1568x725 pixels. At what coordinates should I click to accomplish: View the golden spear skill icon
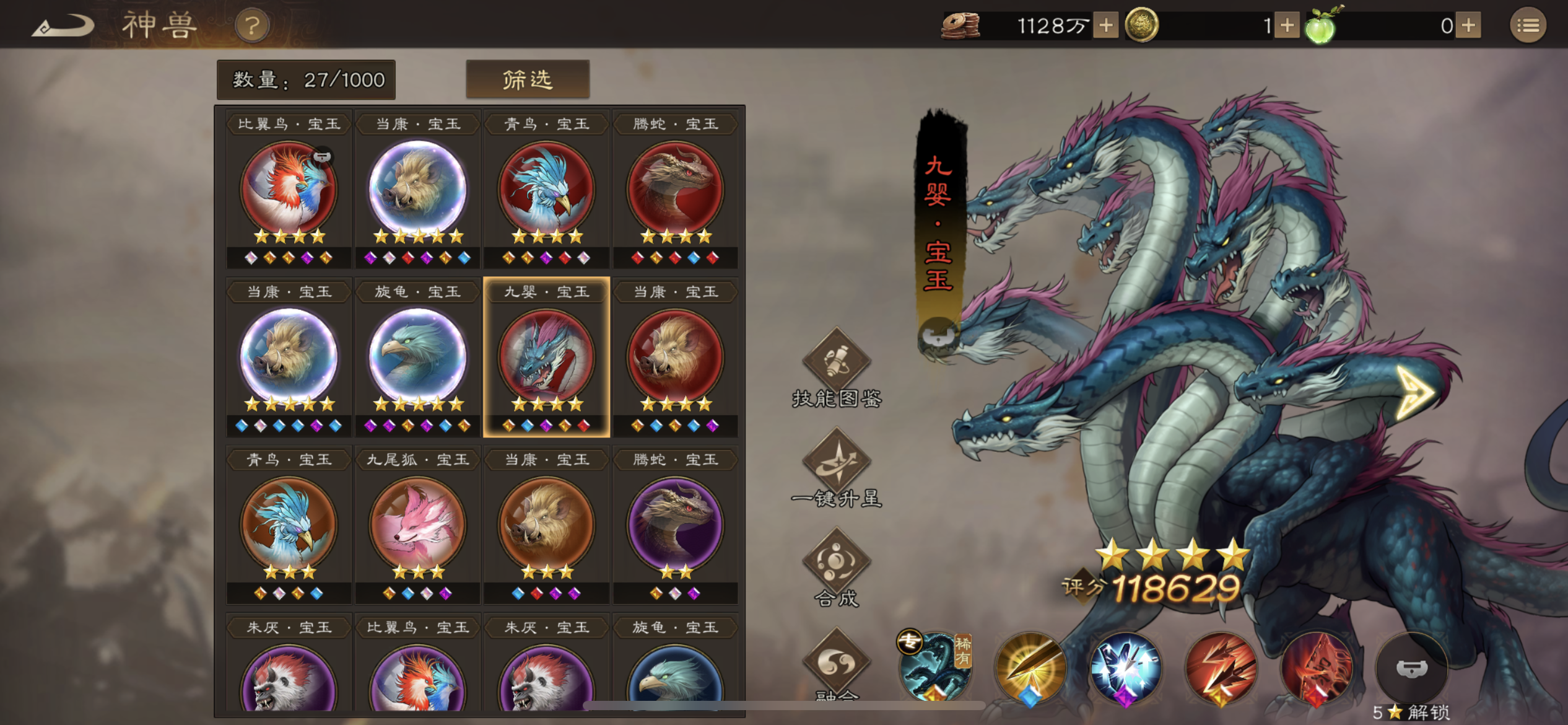[x=1030, y=670]
